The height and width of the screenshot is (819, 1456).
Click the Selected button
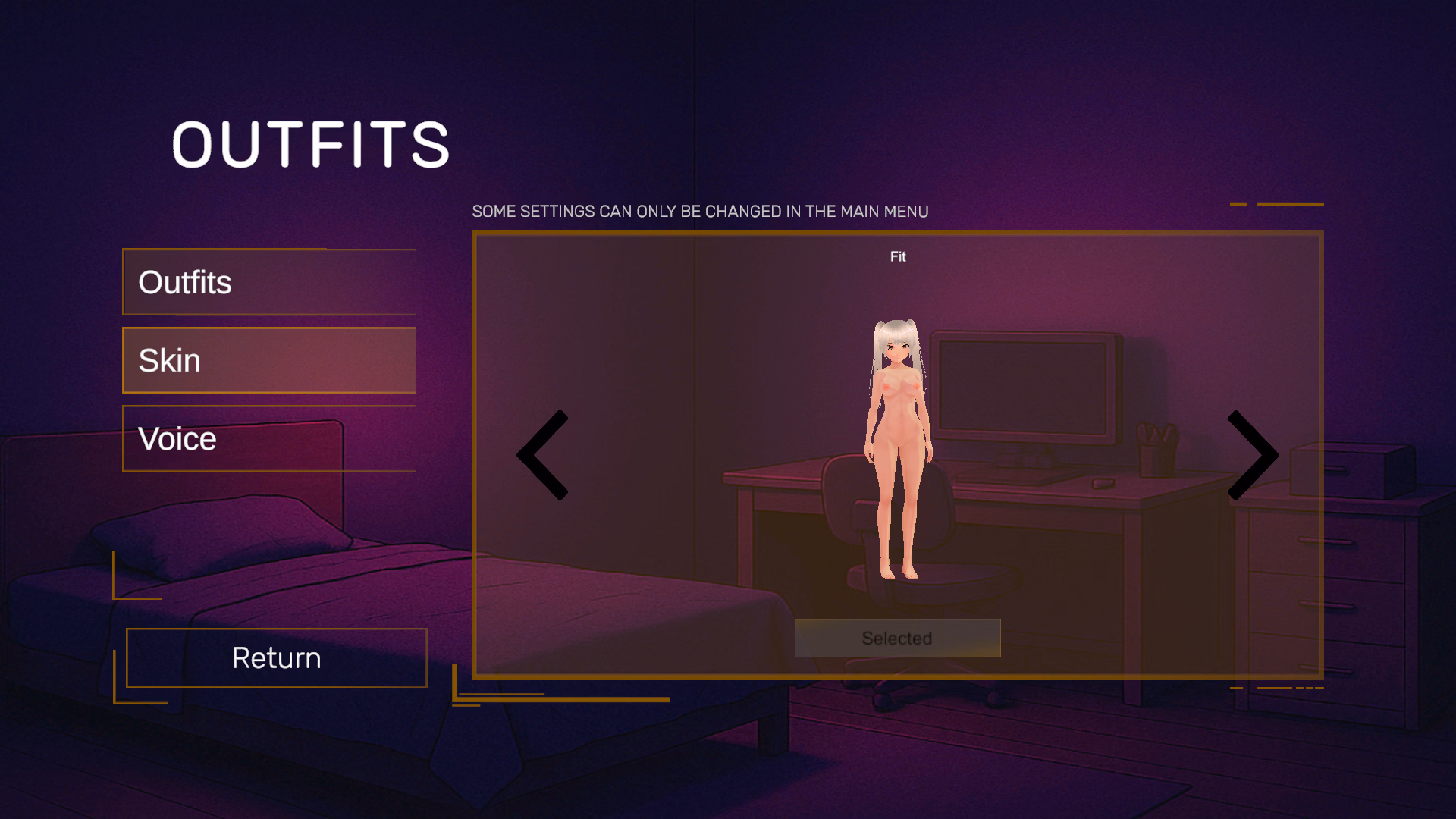(897, 639)
